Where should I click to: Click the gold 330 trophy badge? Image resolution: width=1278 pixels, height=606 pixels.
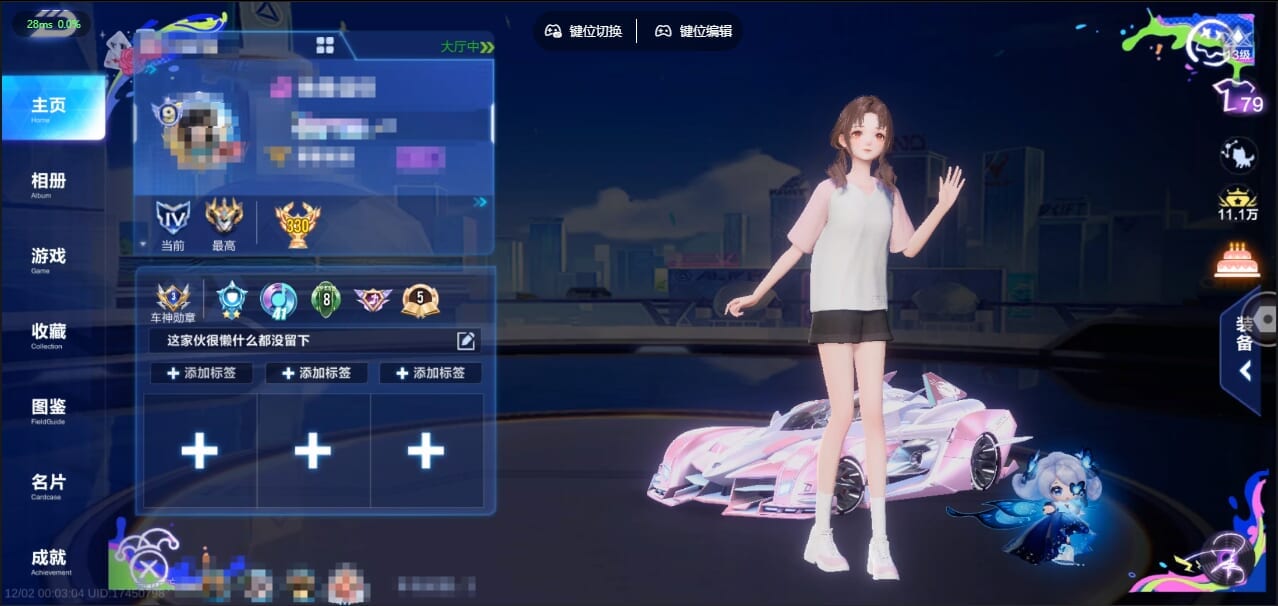[x=297, y=224]
